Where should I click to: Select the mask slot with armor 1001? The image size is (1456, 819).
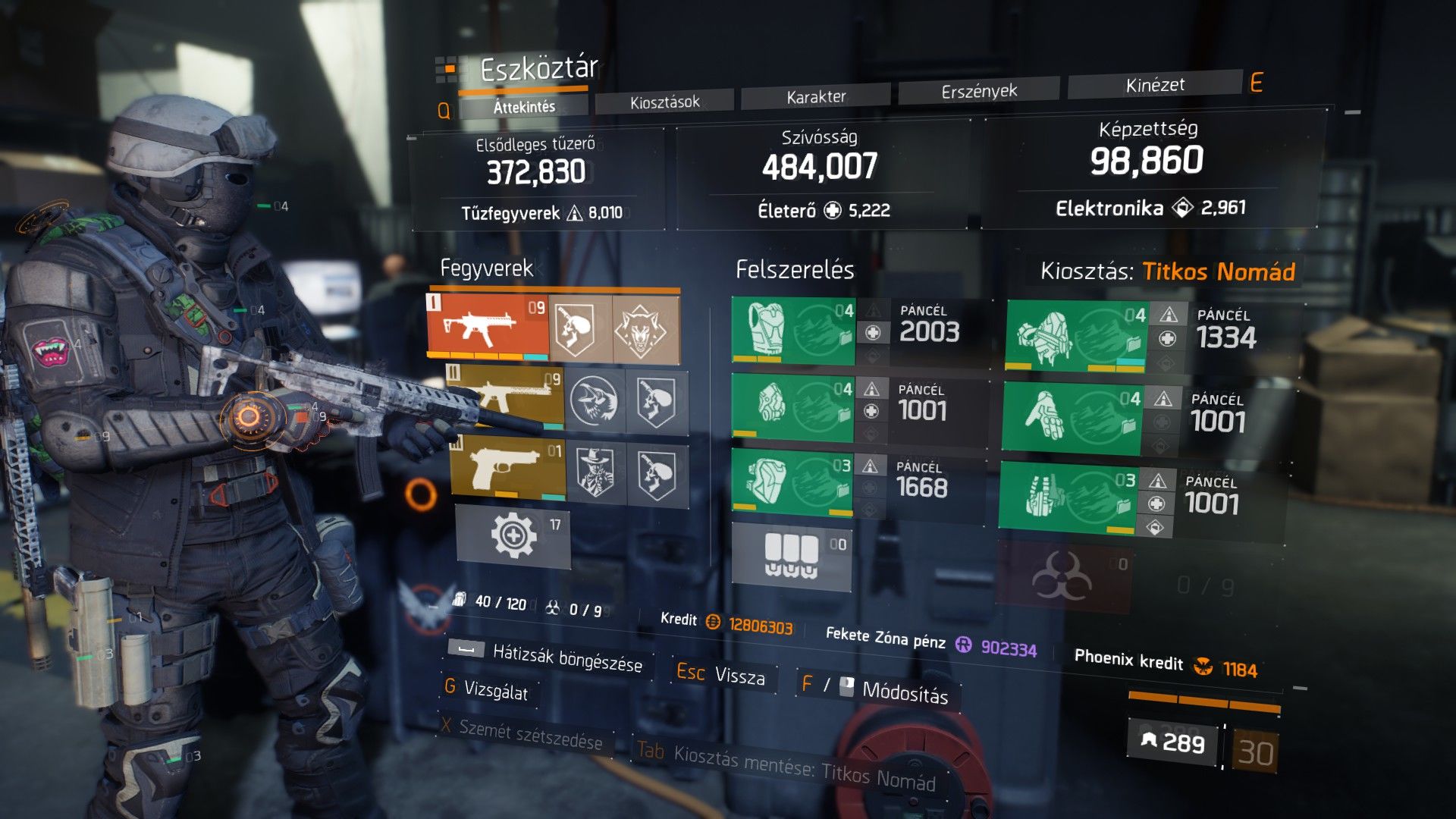coord(792,407)
